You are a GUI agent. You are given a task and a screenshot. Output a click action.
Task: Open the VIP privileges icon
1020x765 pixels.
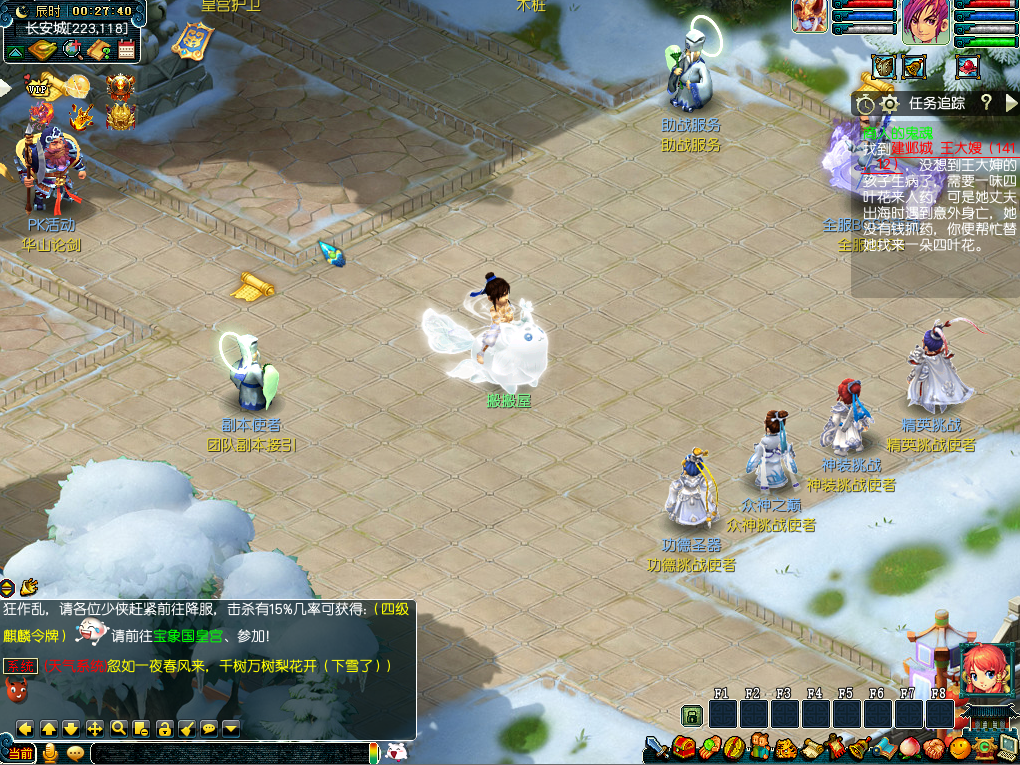click(x=39, y=88)
